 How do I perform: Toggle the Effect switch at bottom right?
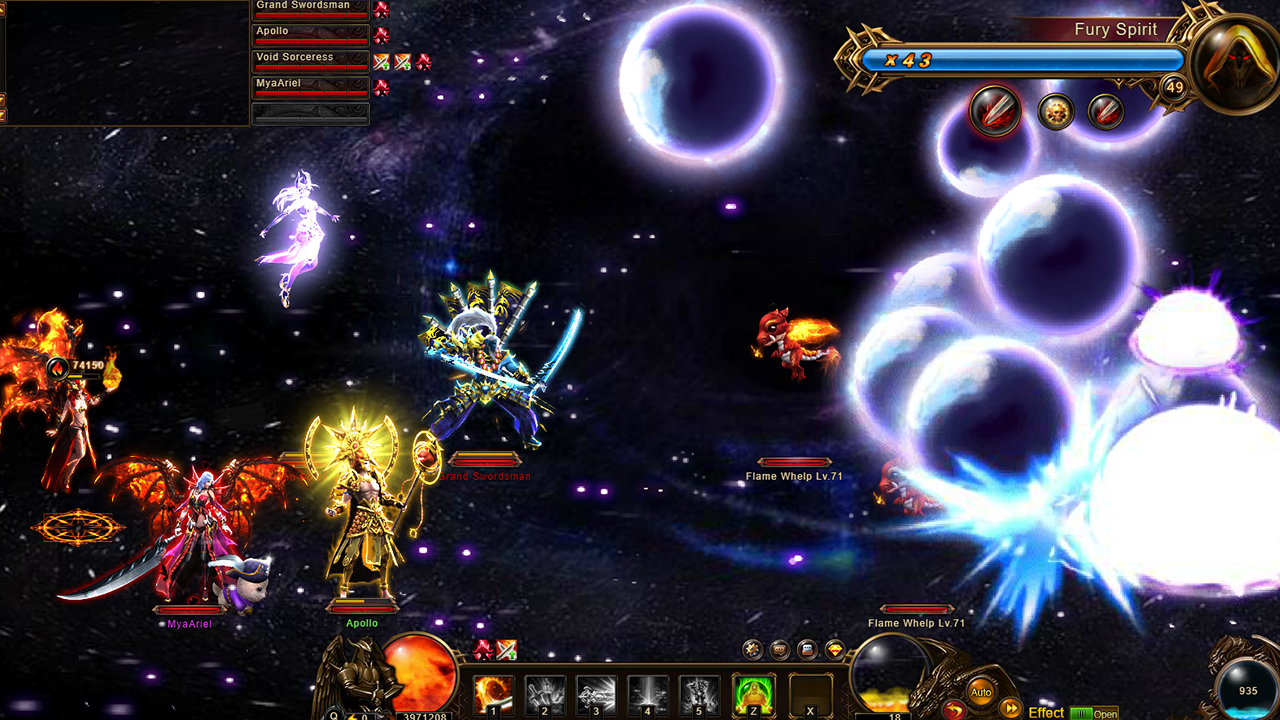click(x=1082, y=712)
